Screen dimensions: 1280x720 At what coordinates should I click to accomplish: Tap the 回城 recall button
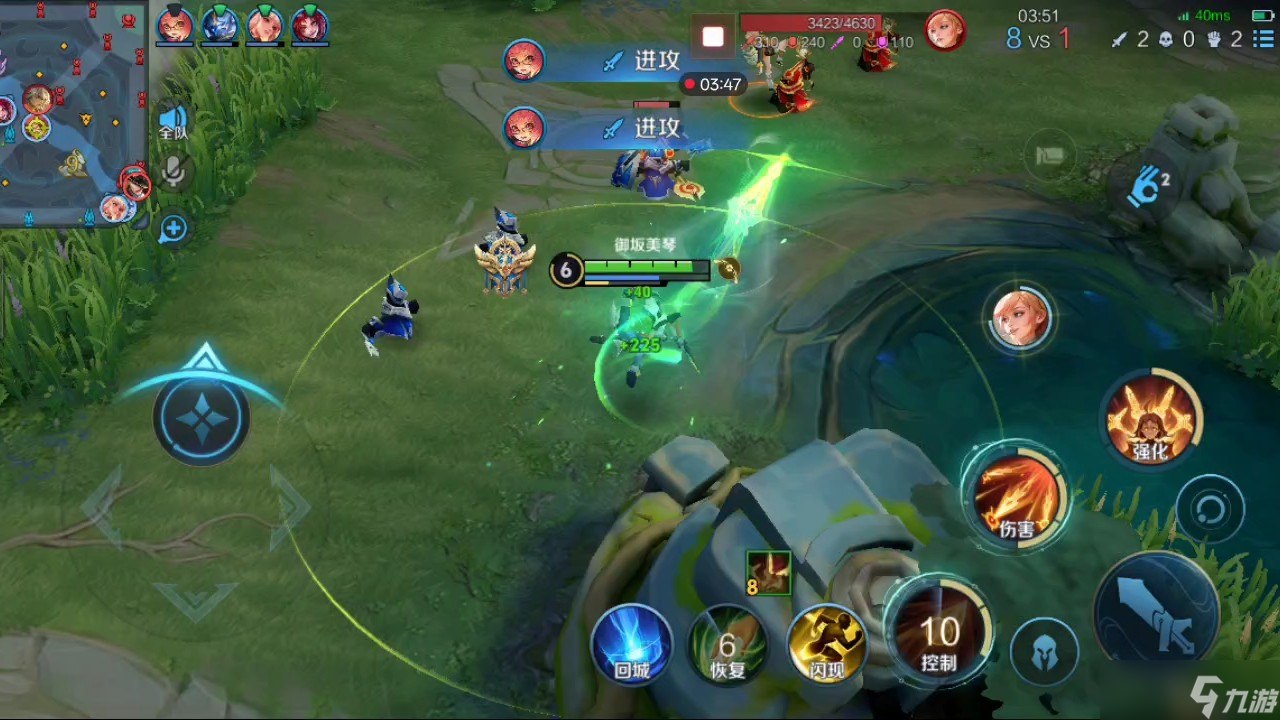click(x=632, y=645)
